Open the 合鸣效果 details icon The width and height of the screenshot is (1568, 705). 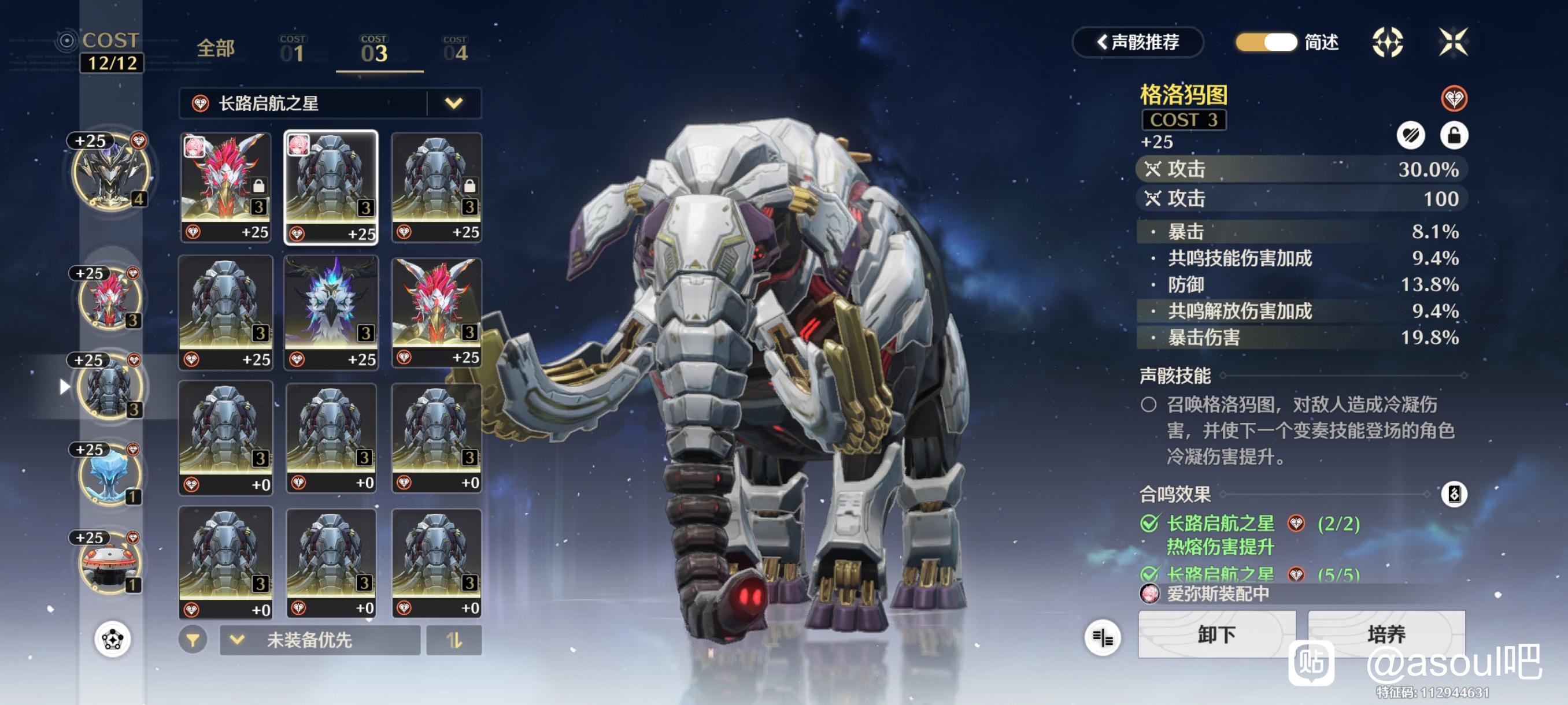tap(1454, 494)
